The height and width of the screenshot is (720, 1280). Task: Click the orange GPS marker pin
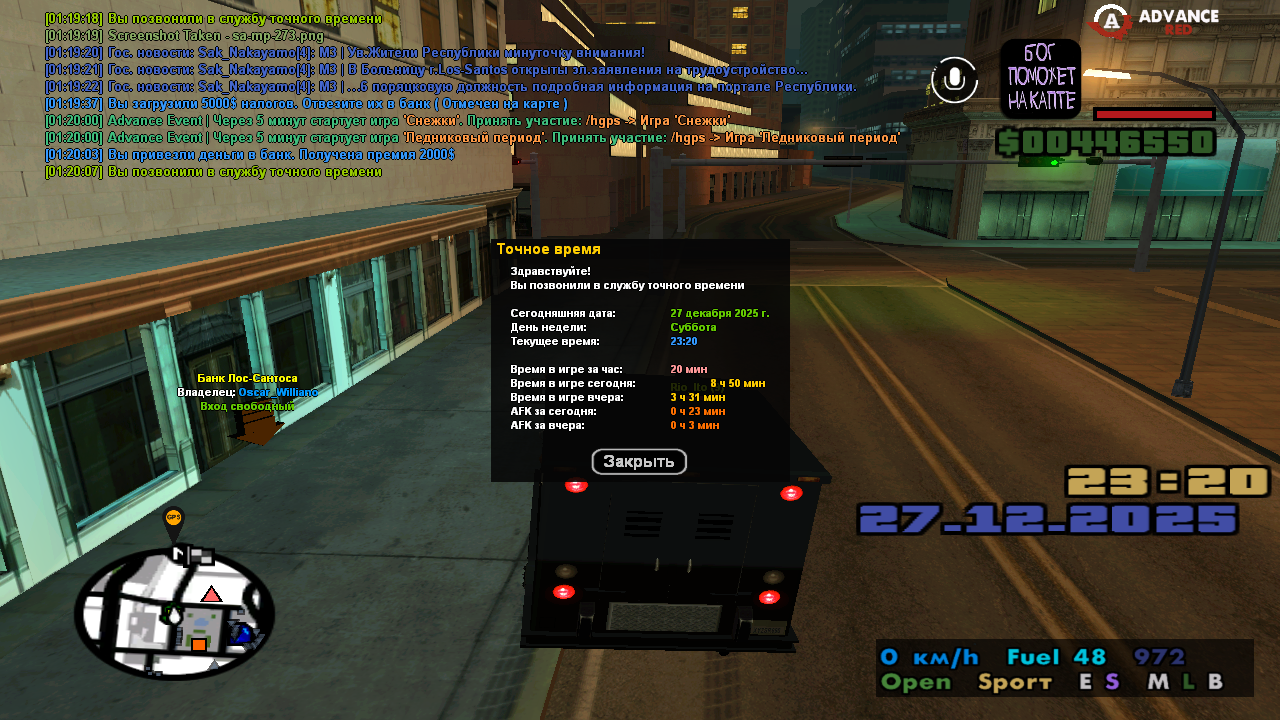[173, 519]
